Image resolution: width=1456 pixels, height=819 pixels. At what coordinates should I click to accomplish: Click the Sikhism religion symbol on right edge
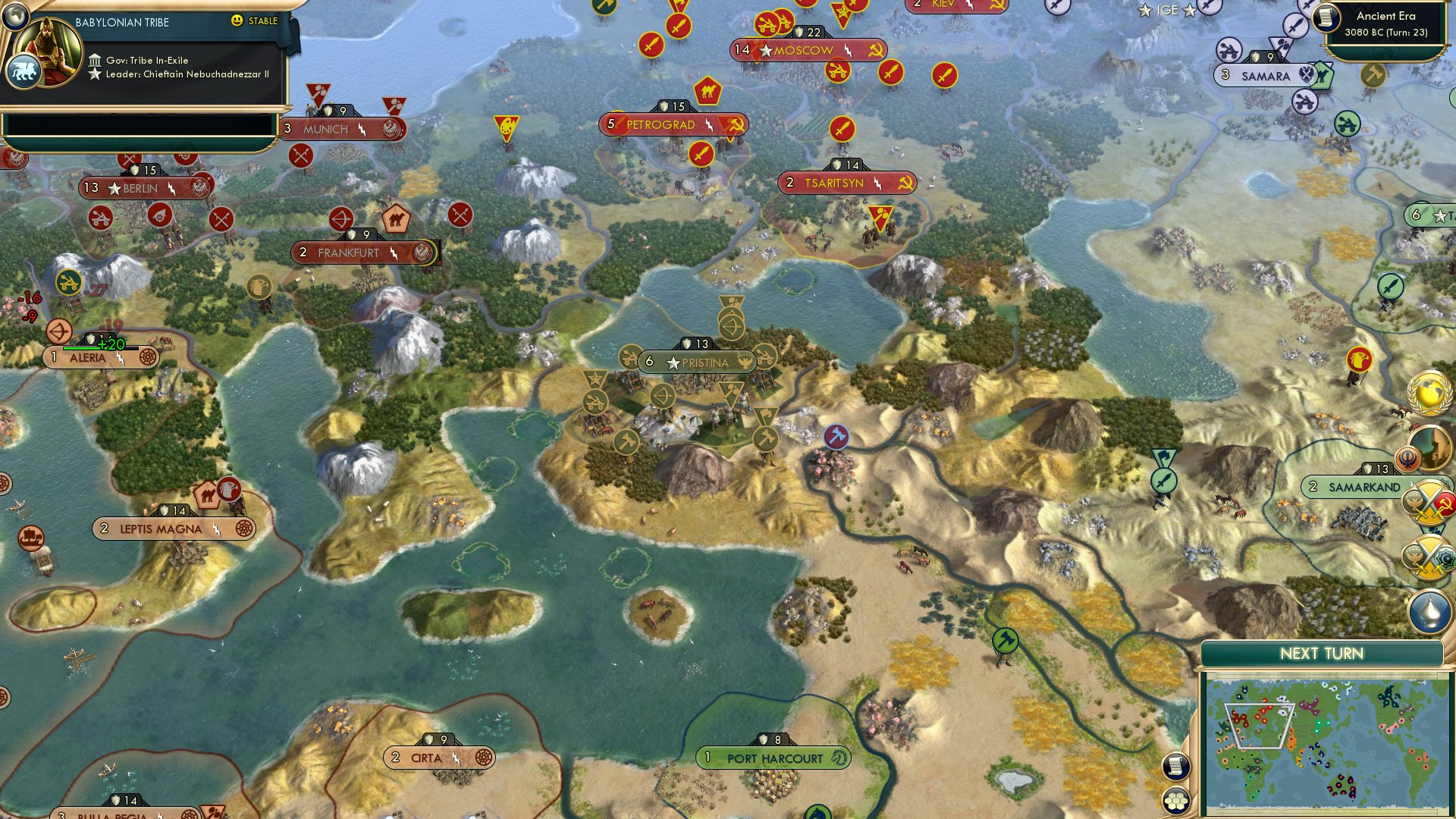(1407, 457)
